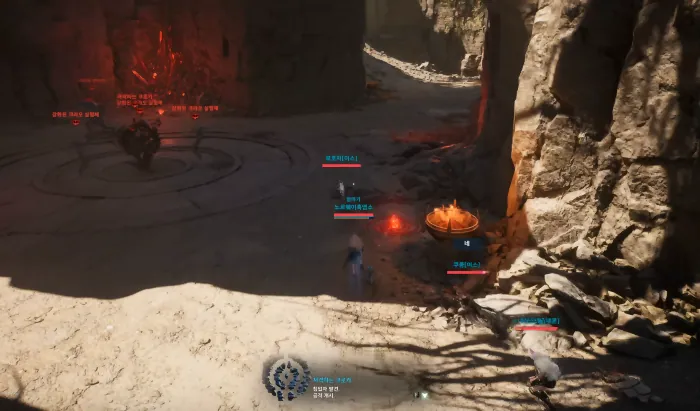Click the blue circular emblem icon

pos(286,378)
